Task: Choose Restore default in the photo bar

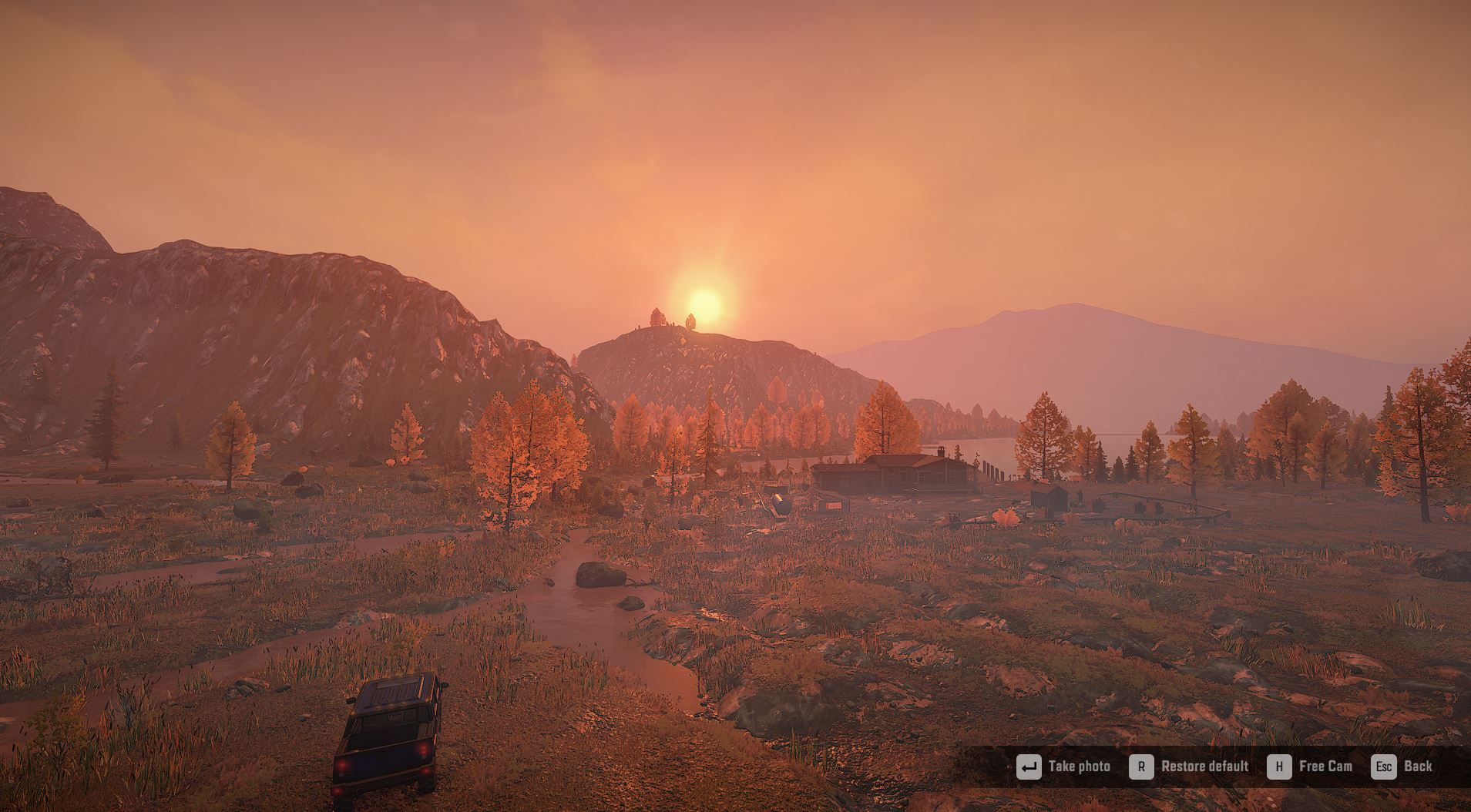Action: tap(1190, 767)
